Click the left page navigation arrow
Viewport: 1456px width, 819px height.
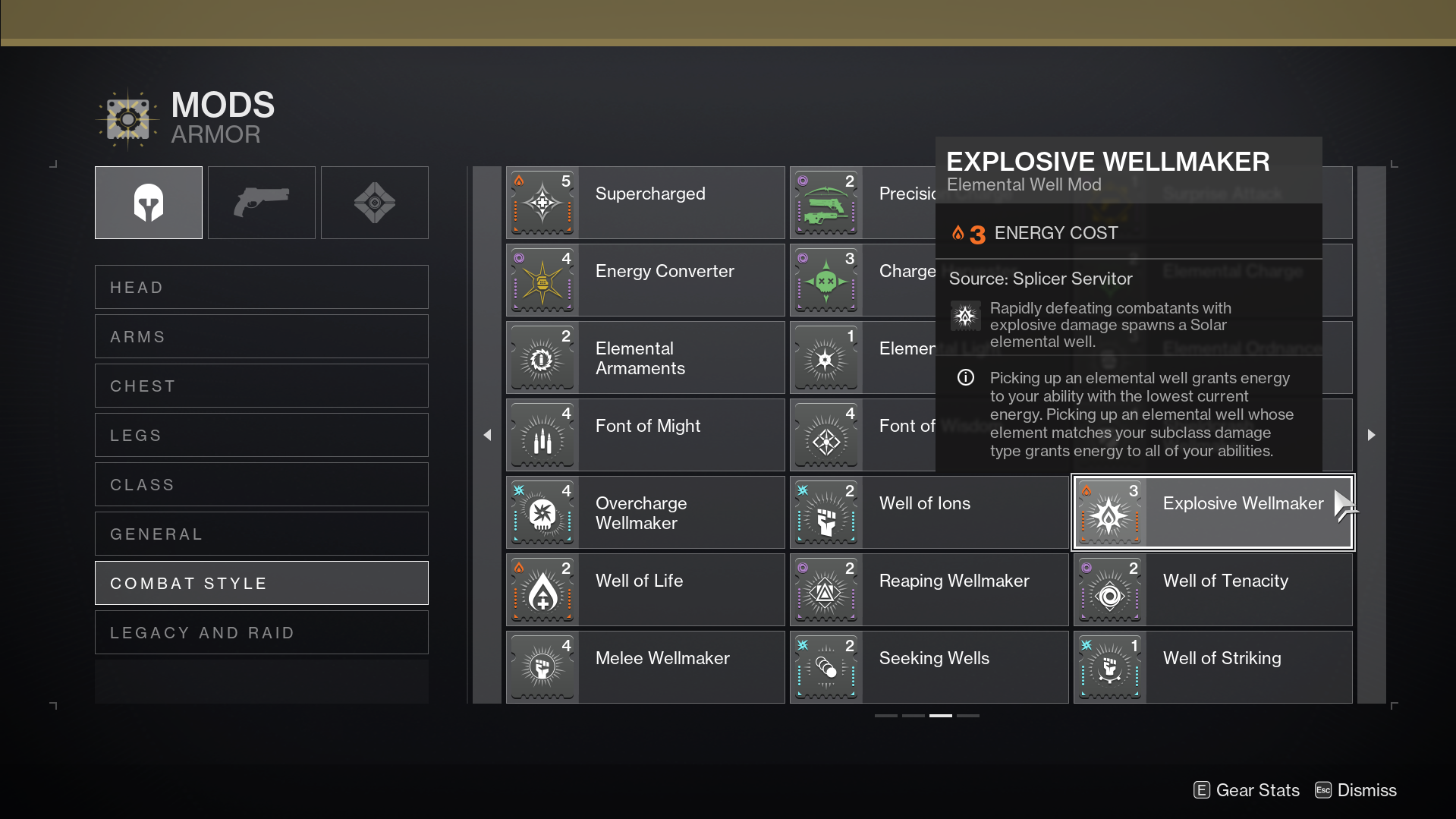[x=486, y=434]
